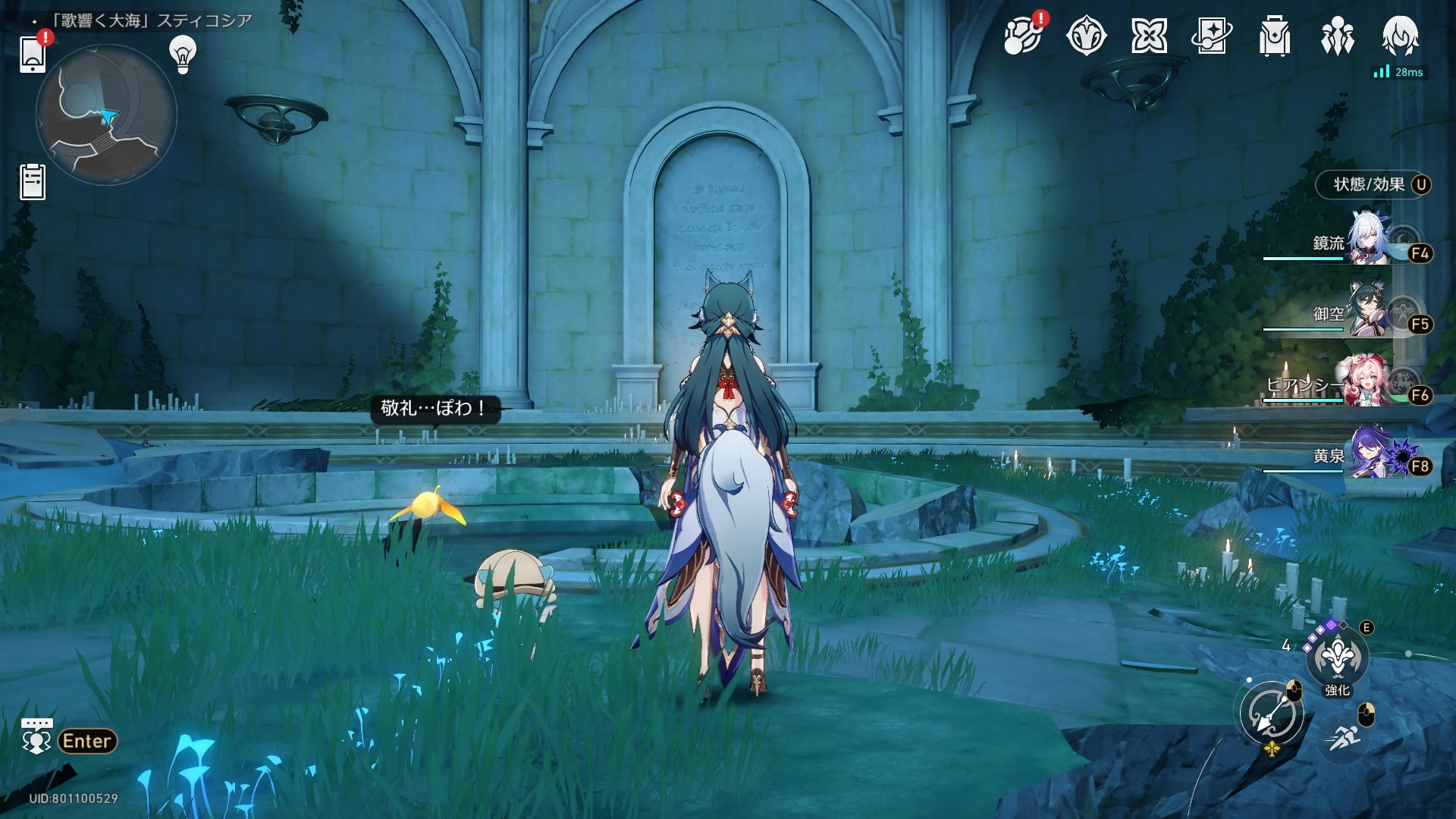Open the suitcase inventory icon

click(x=1274, y=36)
